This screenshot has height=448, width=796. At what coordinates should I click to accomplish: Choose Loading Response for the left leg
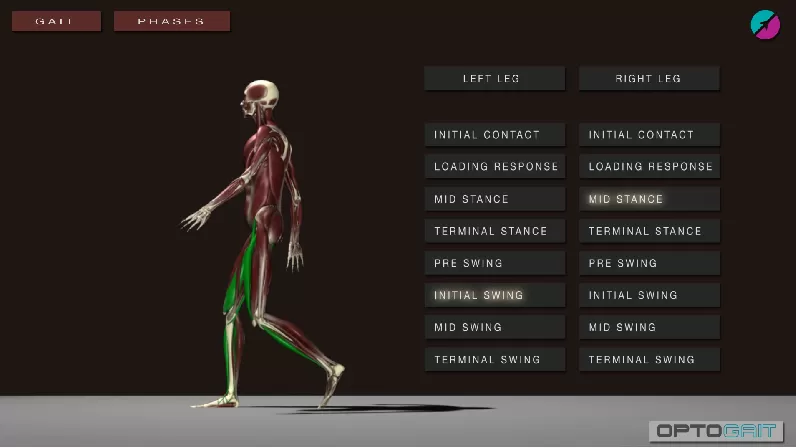pos(494,167)
